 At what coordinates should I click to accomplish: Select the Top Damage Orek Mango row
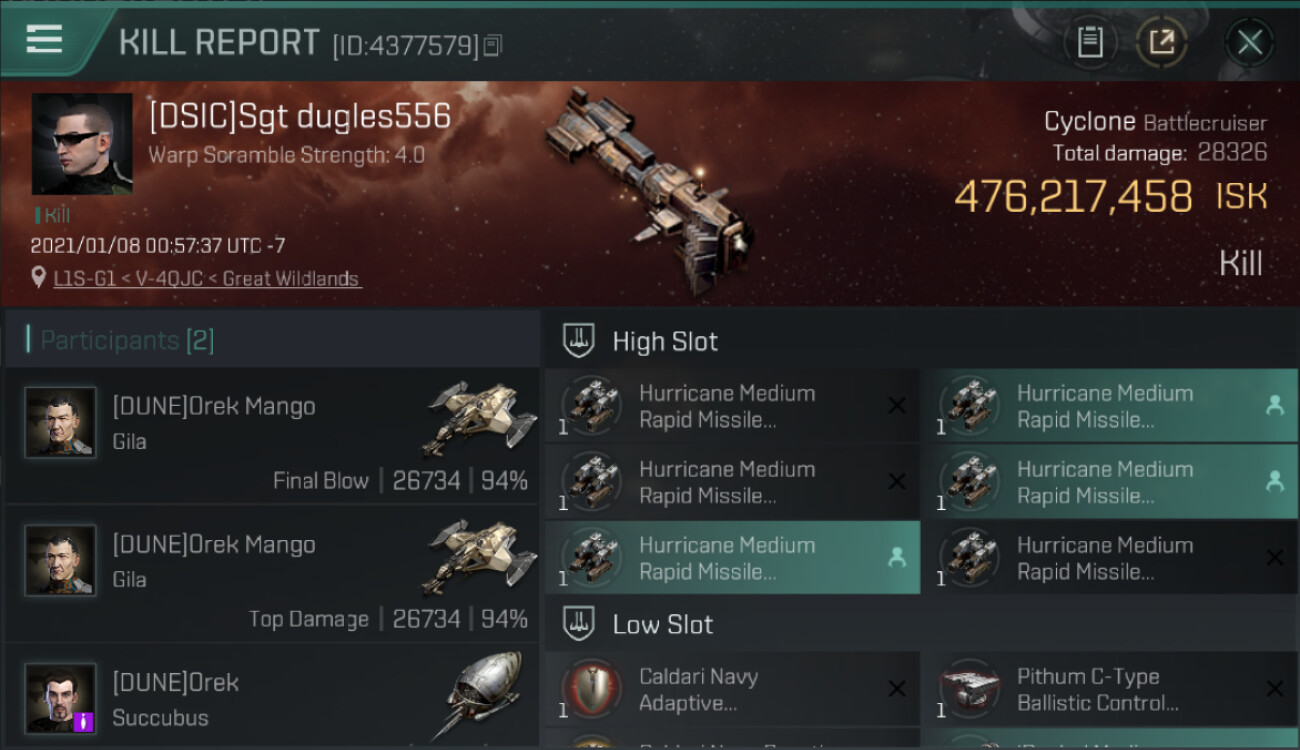[272, 573]
